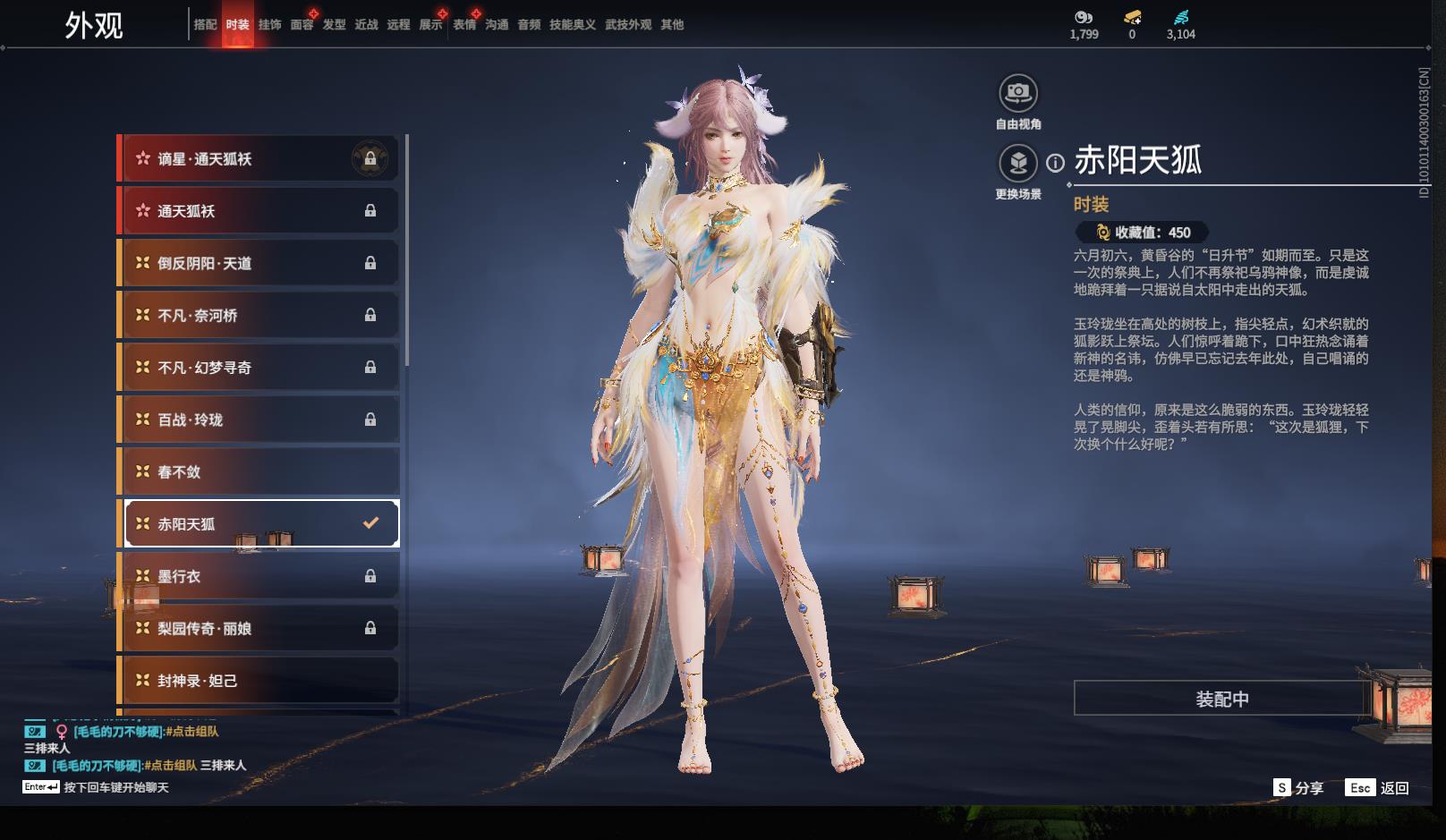Screen dimensions: 1446x840
Task: Switch to the 搭配 tab
Action: point(205,25)
